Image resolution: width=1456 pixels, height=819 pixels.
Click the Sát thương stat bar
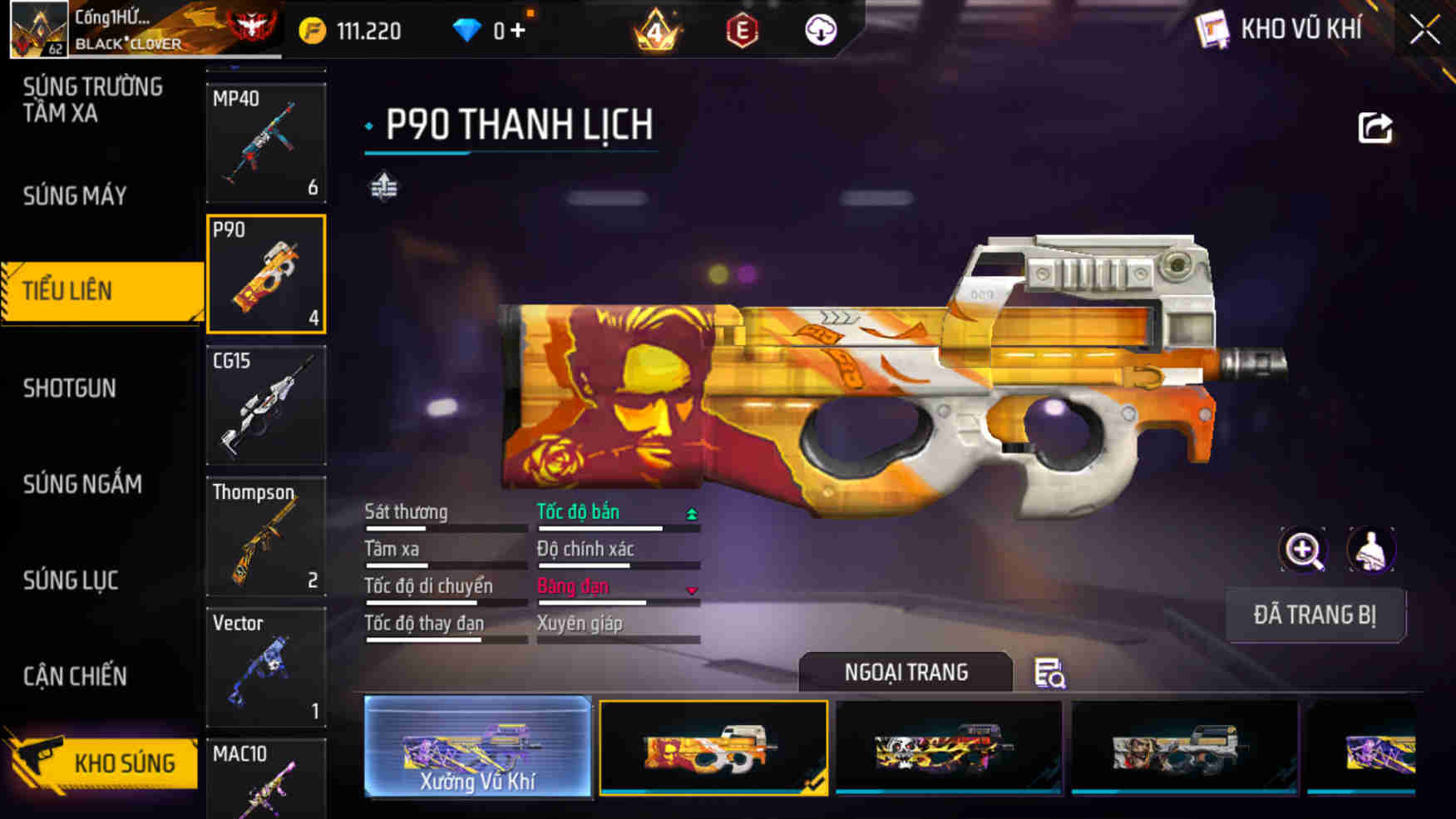pyautogui.click(x=447, y=526)
